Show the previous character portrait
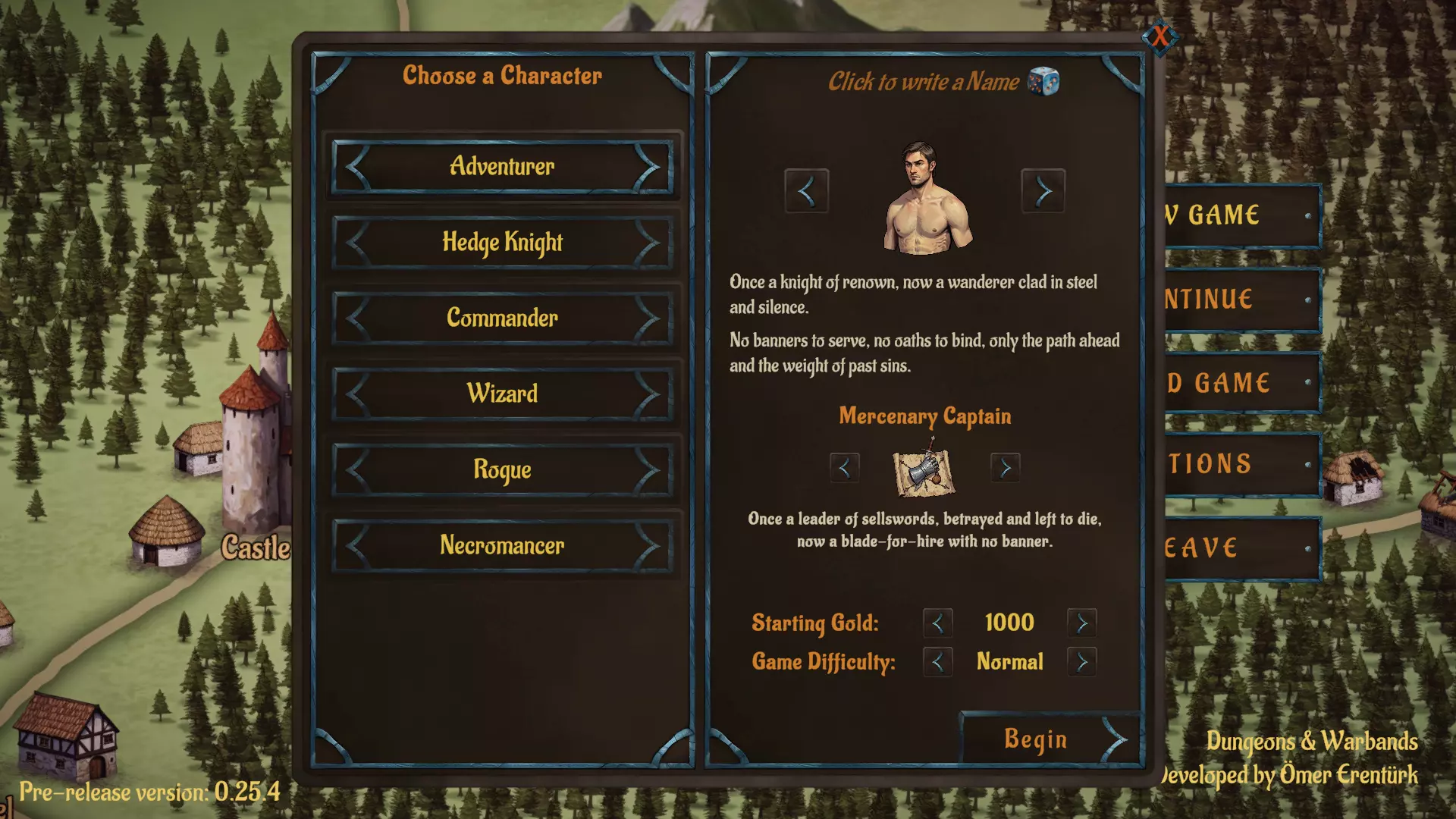The width and height of the screenshot is (1456, 819). (x=806, y=191)
